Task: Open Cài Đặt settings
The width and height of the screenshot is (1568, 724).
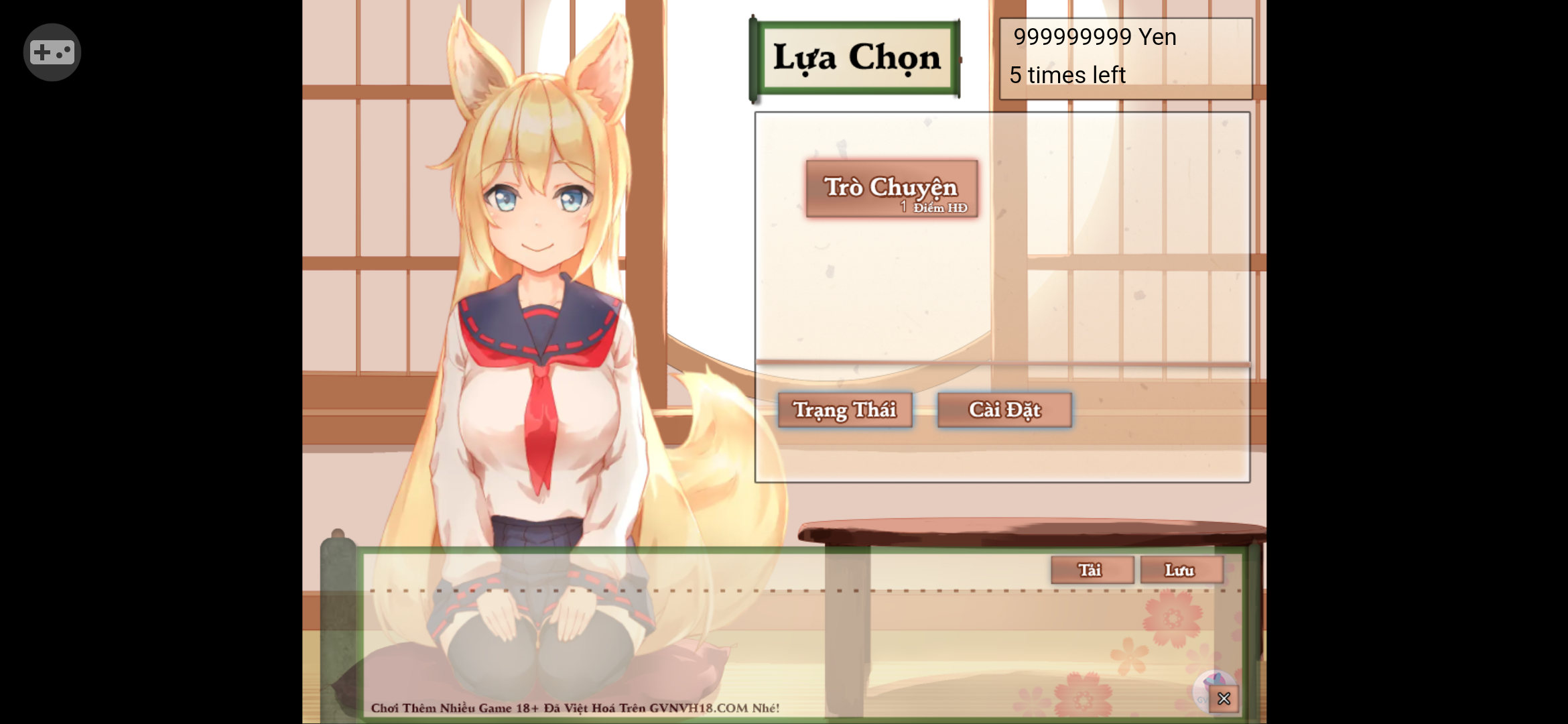Action: [x=1004, y=410]
